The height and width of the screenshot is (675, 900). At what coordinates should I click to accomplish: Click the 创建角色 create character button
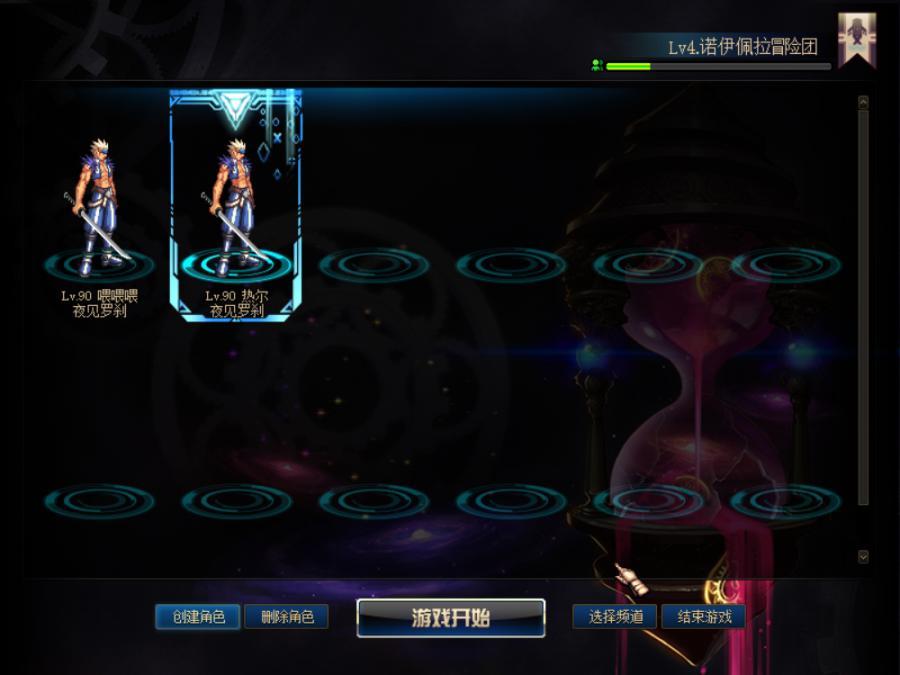198,617
